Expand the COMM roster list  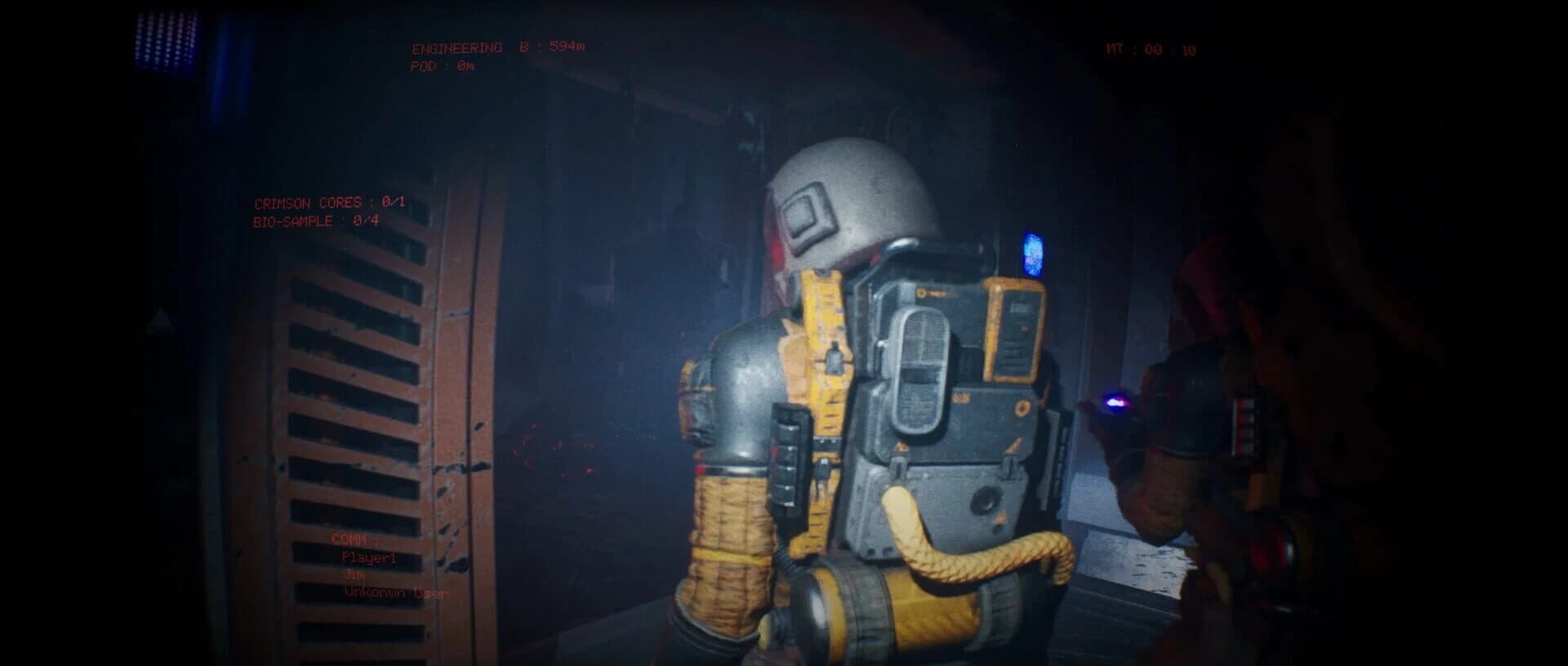(x=353, y=539)
